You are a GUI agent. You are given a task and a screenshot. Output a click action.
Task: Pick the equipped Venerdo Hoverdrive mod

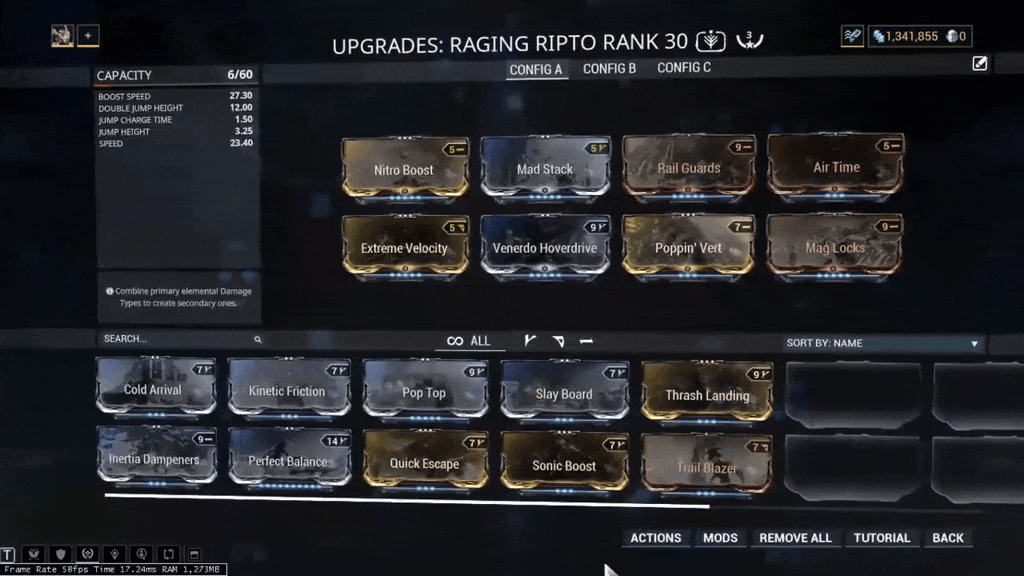coord(545,246)
